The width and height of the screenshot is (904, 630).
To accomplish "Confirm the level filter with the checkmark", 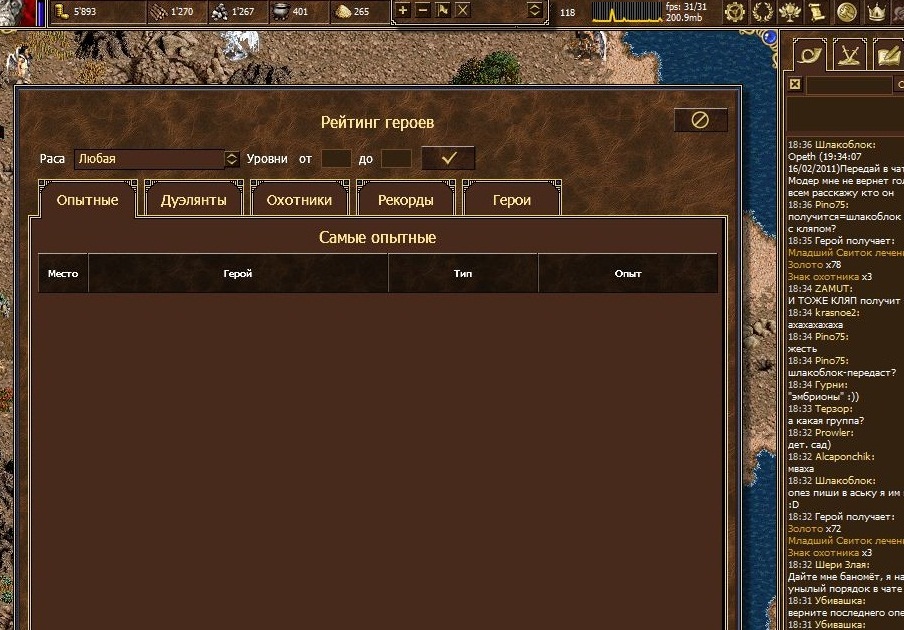I will [x=448, y=158].
